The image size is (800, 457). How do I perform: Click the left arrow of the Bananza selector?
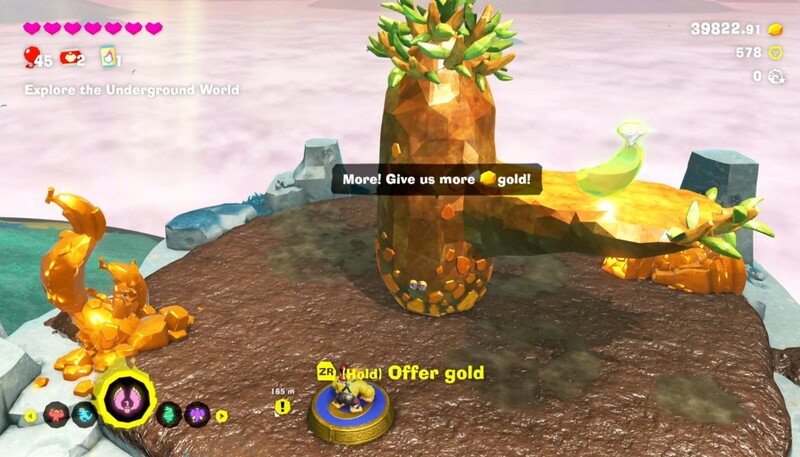point(30,416)
